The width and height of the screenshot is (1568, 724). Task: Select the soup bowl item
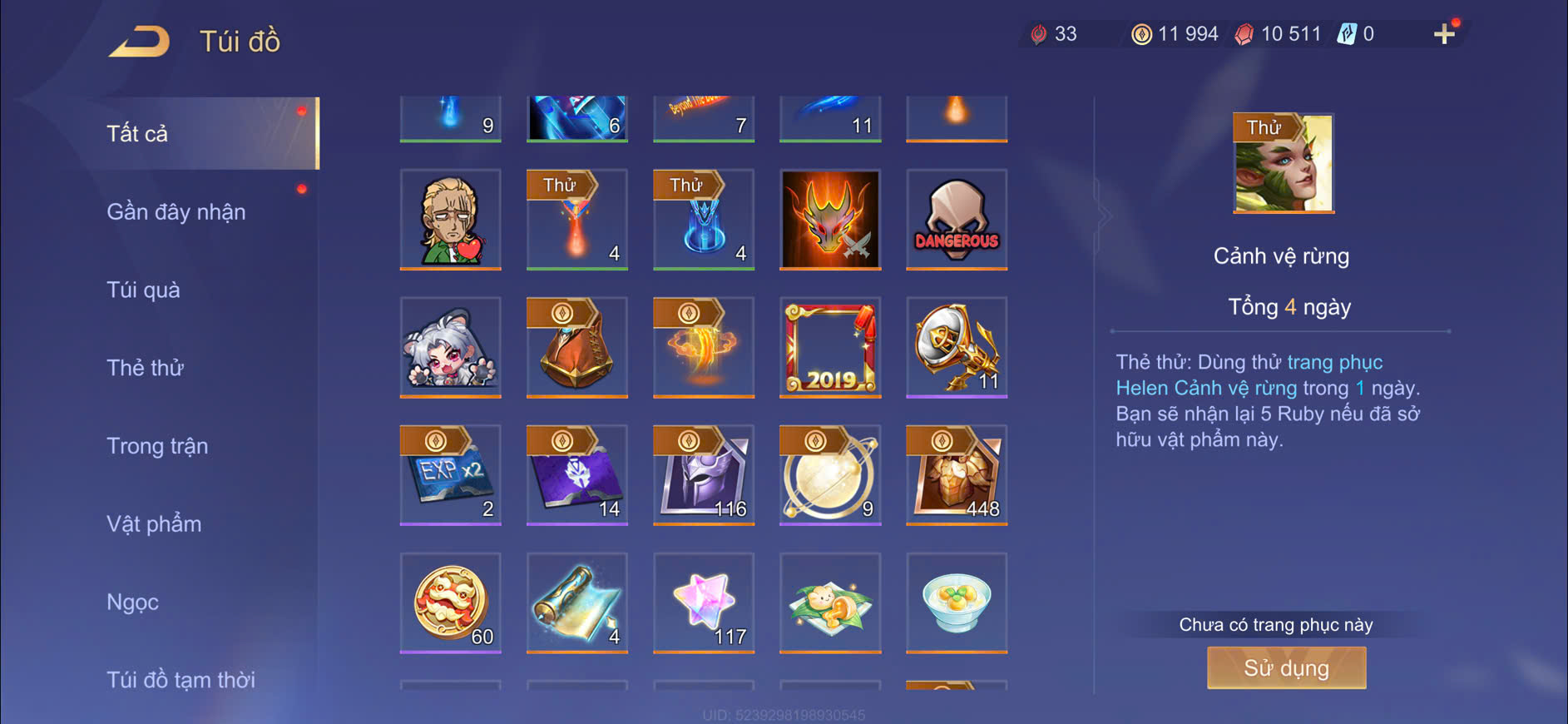957,603
